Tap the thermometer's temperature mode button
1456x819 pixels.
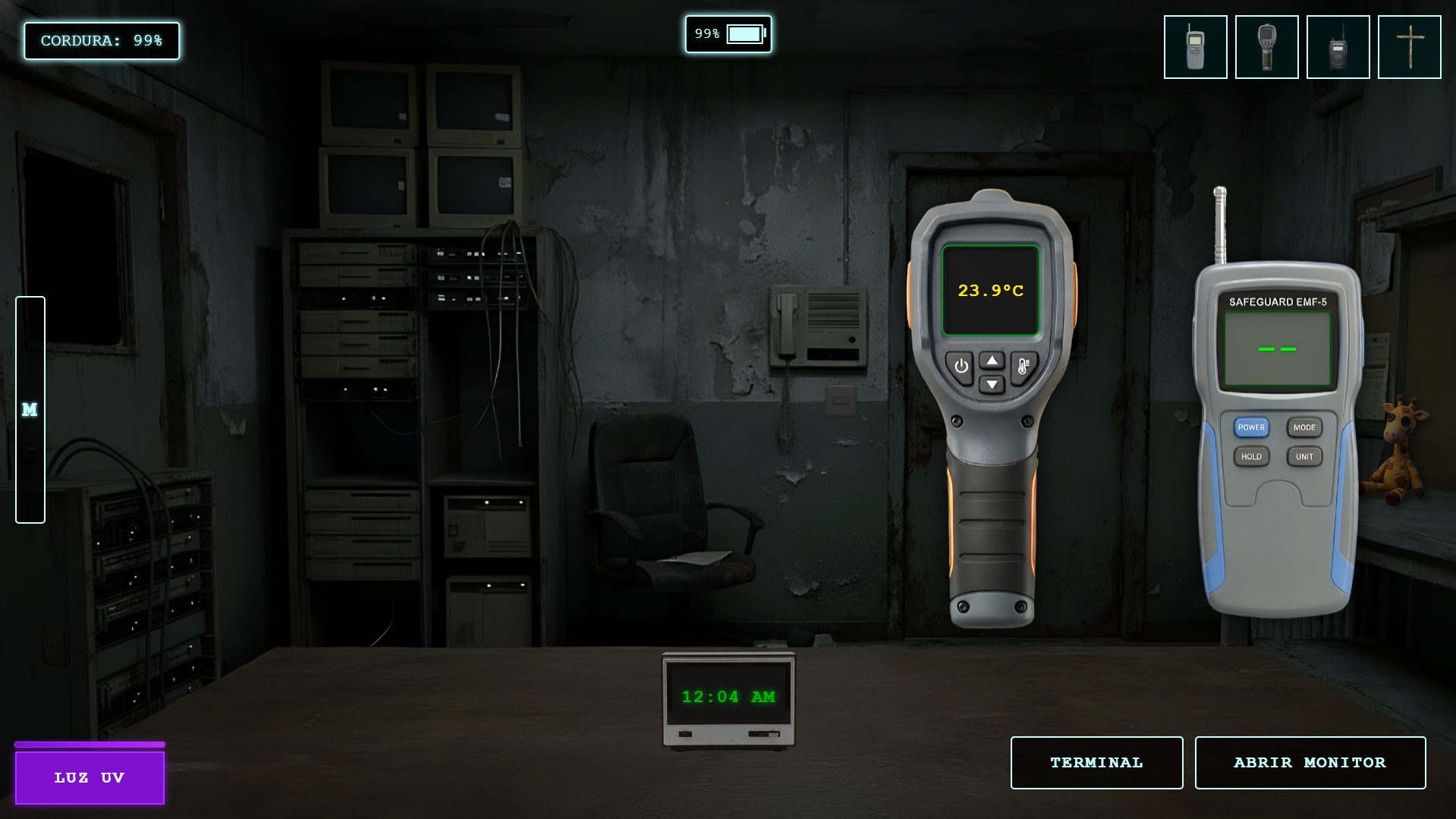tap(1023, 367)
